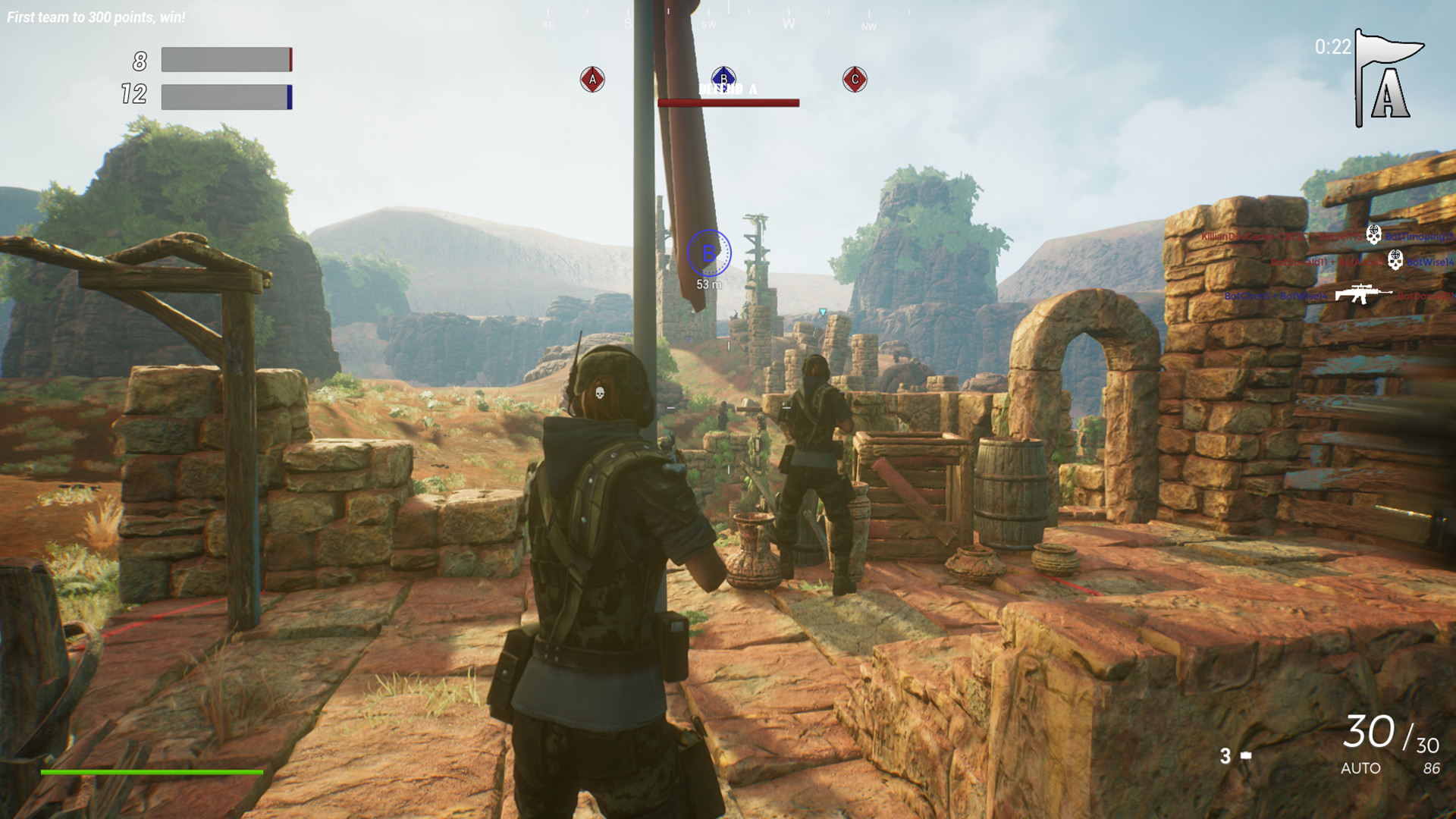
Task: Click the objective C diamond marker
Action: click(x=855, y=78)
